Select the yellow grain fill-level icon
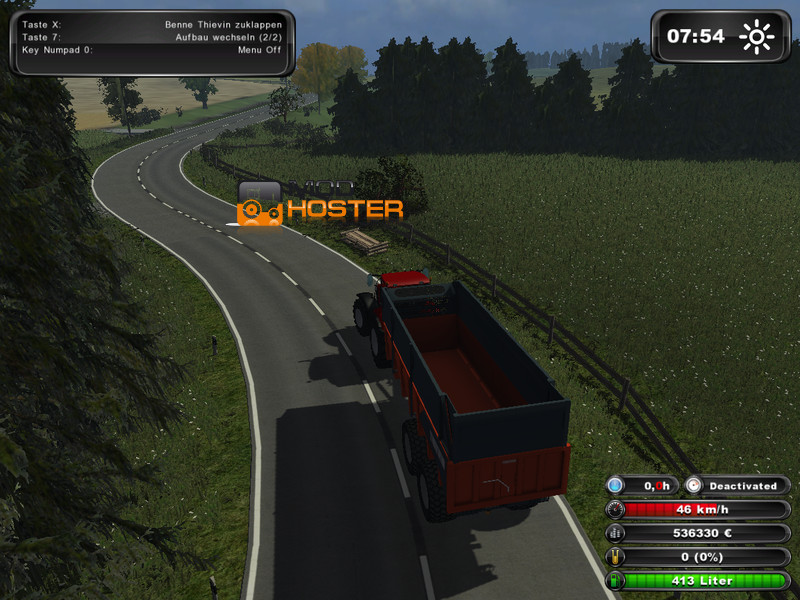 click(x=616, y=557)
